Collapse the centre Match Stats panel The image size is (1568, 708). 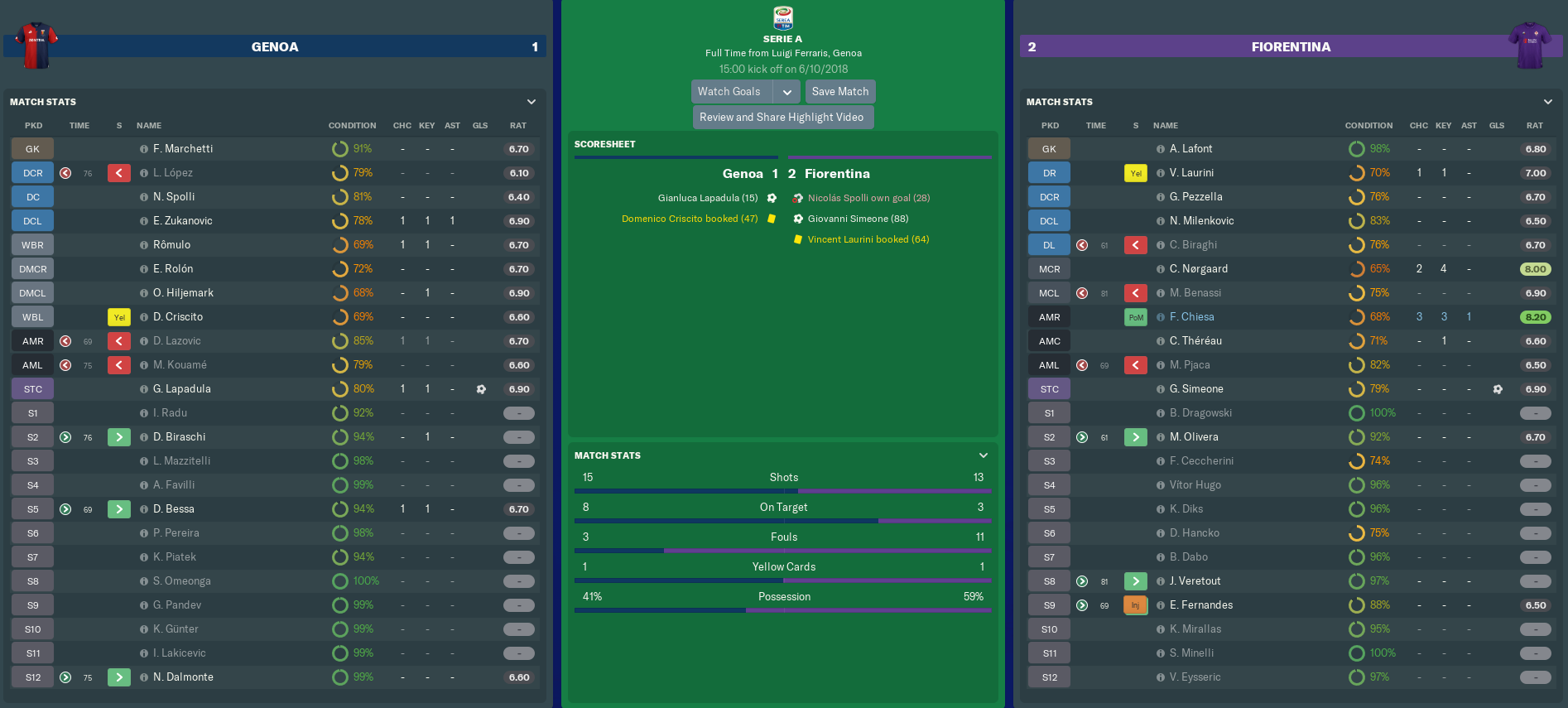(x=984, y=455)
